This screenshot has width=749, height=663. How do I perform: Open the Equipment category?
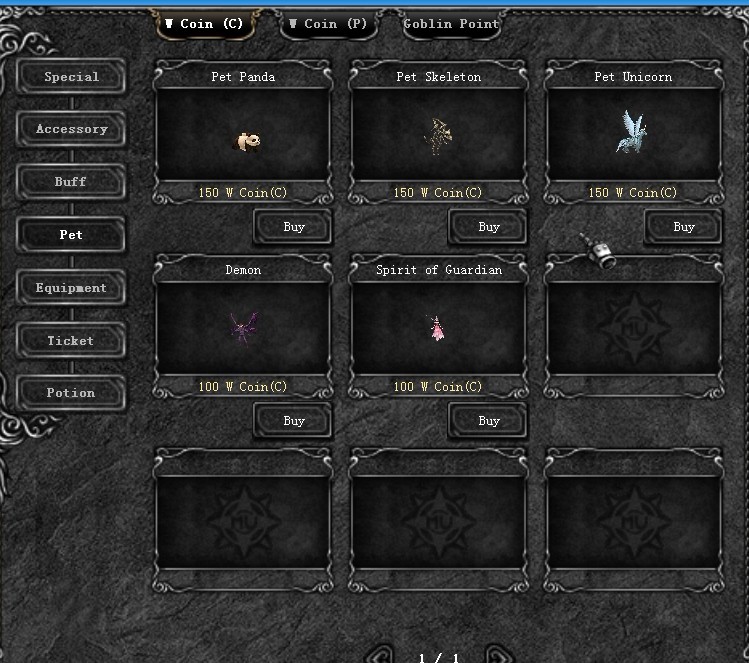click(71, 288)
